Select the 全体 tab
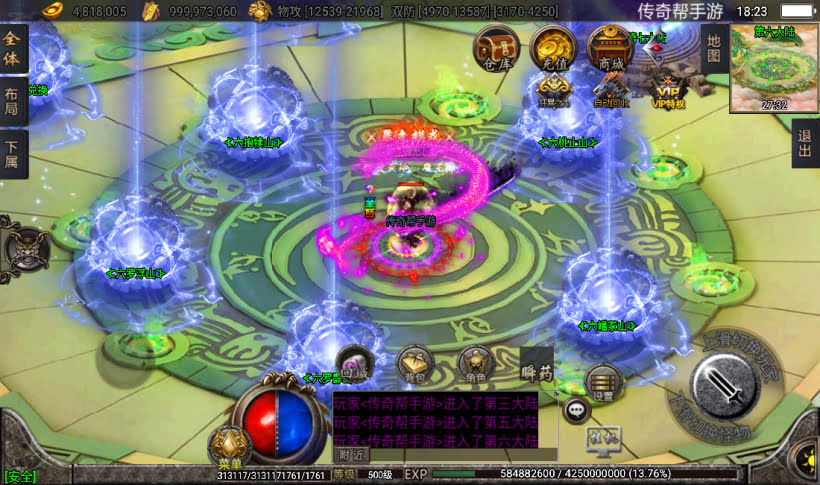 click(x=13, y=50)
